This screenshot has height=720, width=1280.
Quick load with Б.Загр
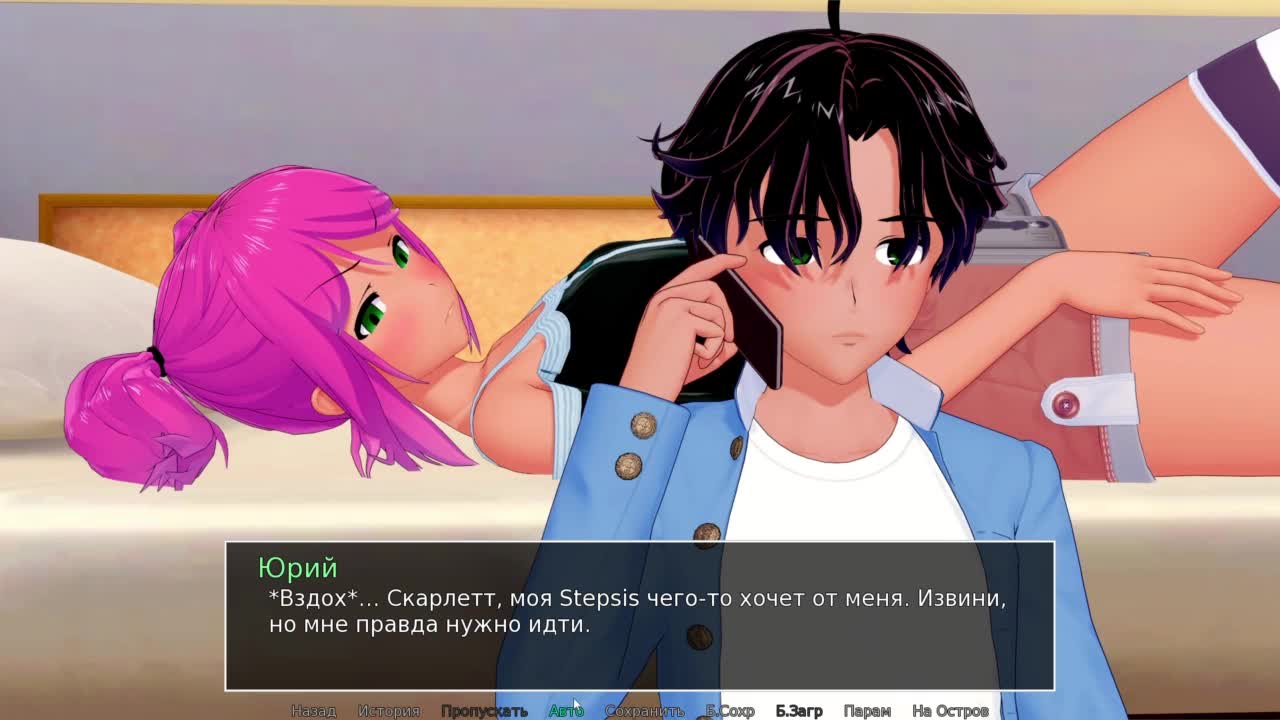click(x=799, y=711)
